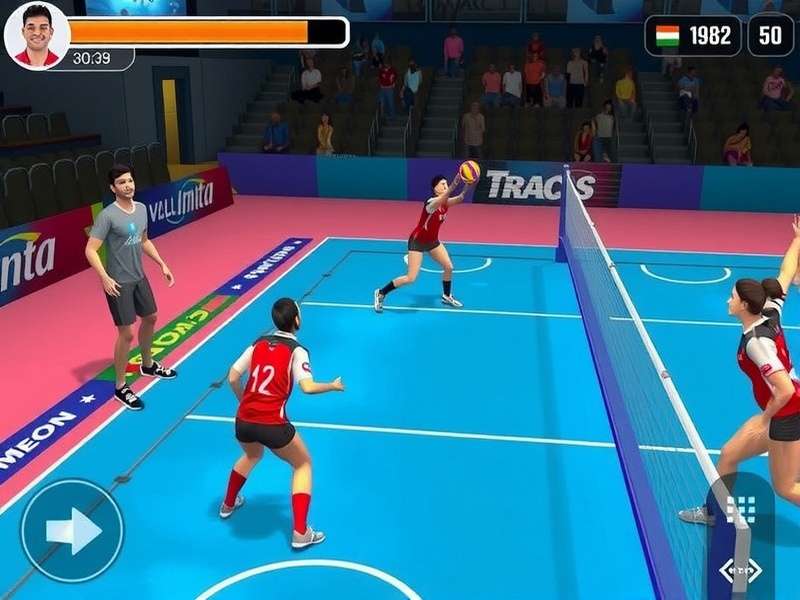Open the grid menu icon
The width and height of the screenshot is (800, 600).
(x=740, y=509)
